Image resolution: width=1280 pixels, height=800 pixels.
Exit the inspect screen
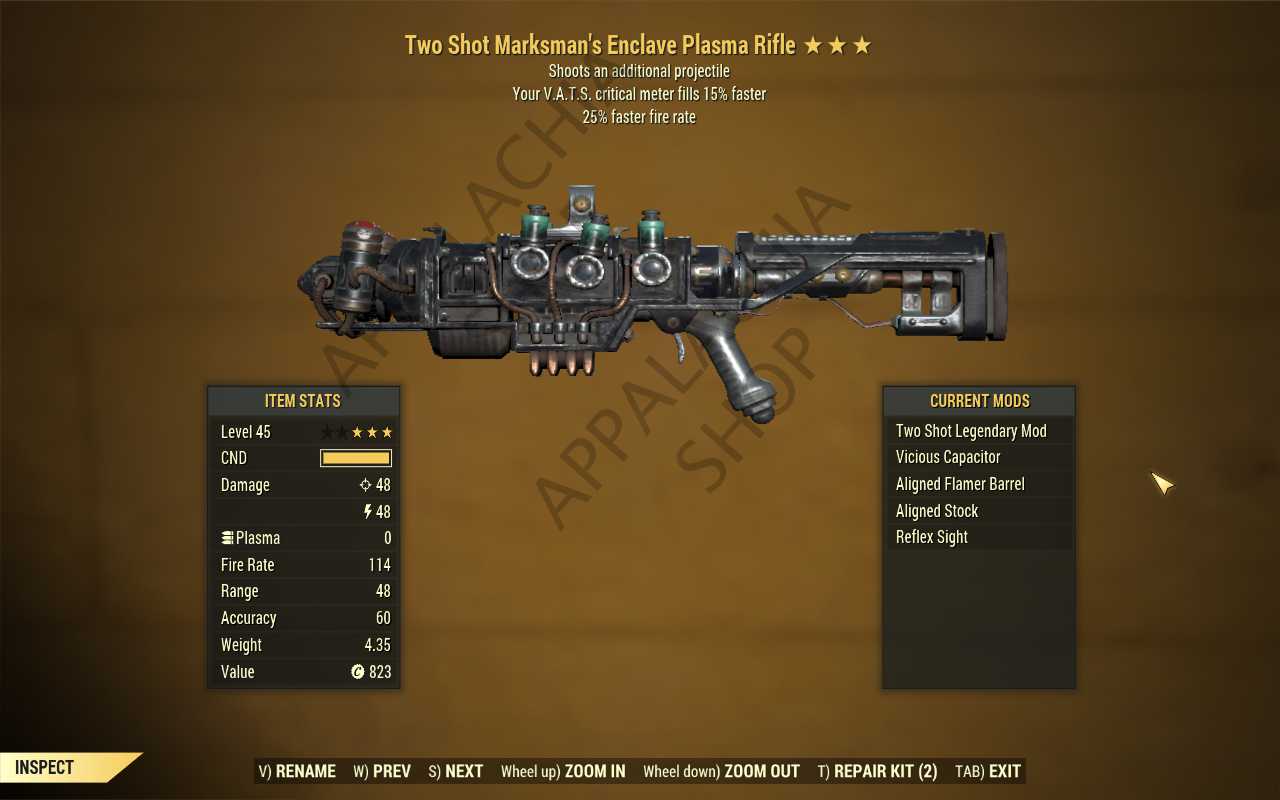click(988, 771)
